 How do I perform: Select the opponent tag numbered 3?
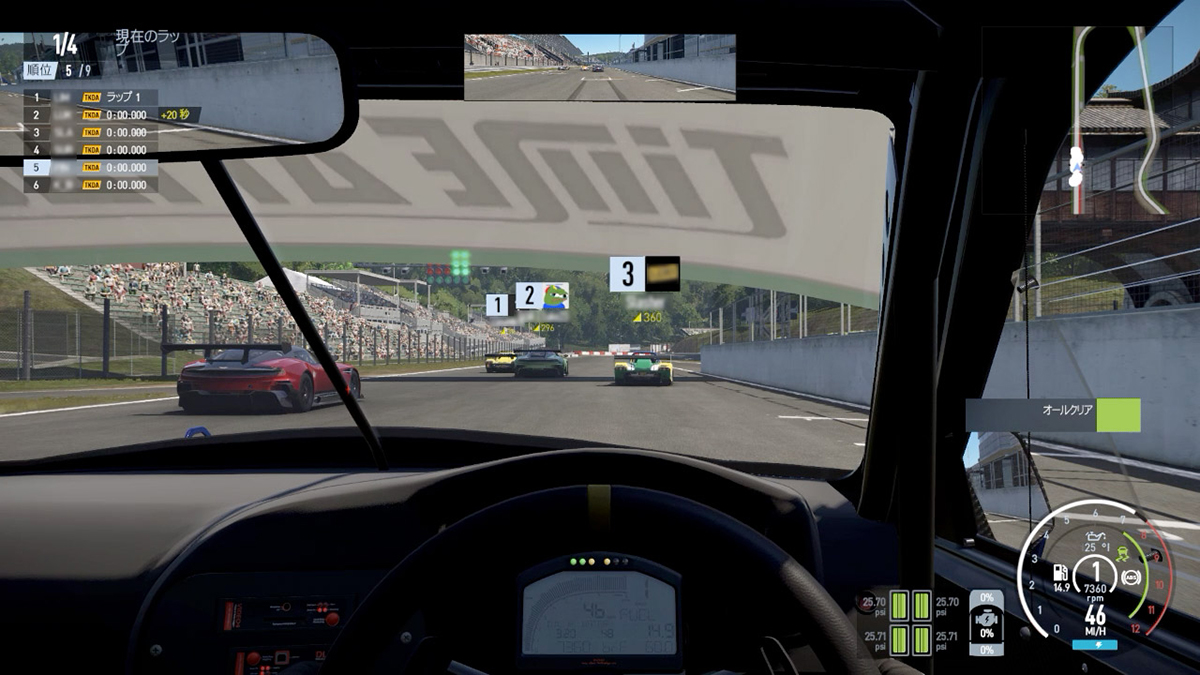[x=644, y=274]
